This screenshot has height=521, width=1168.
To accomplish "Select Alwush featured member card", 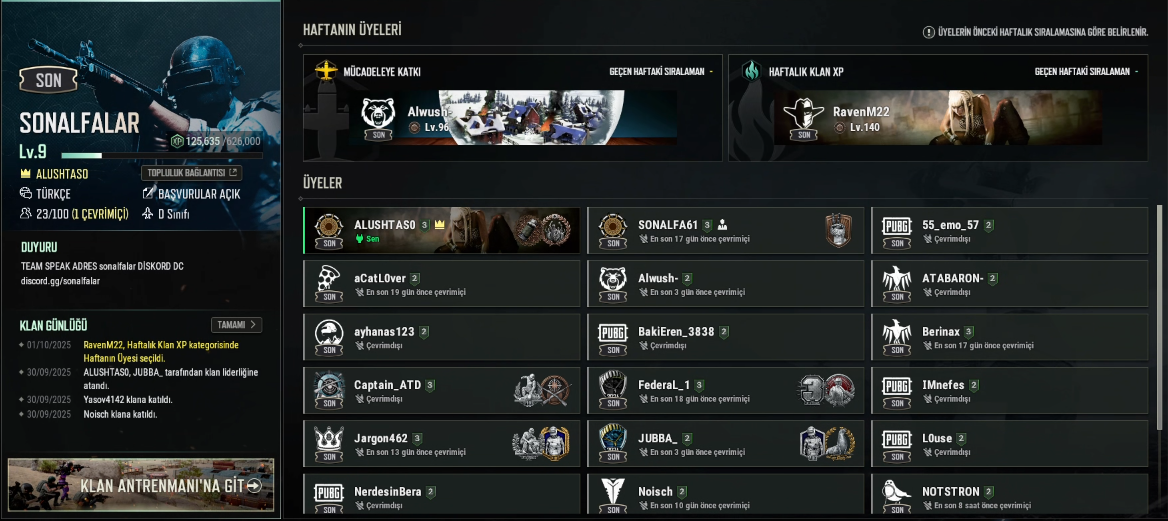I will [x=512, y=118].
